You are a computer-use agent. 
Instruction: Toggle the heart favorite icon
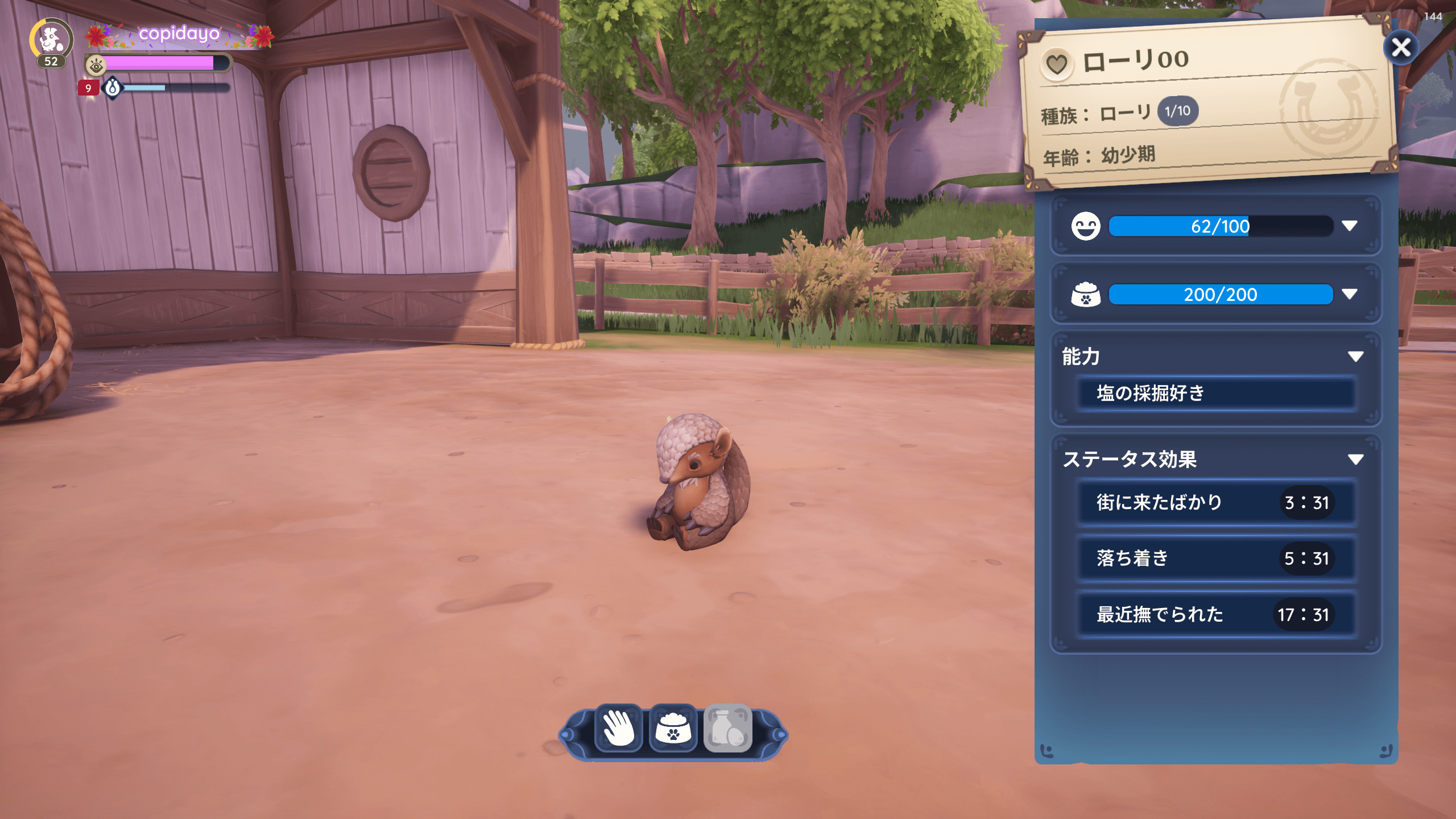coord(1057,65)
